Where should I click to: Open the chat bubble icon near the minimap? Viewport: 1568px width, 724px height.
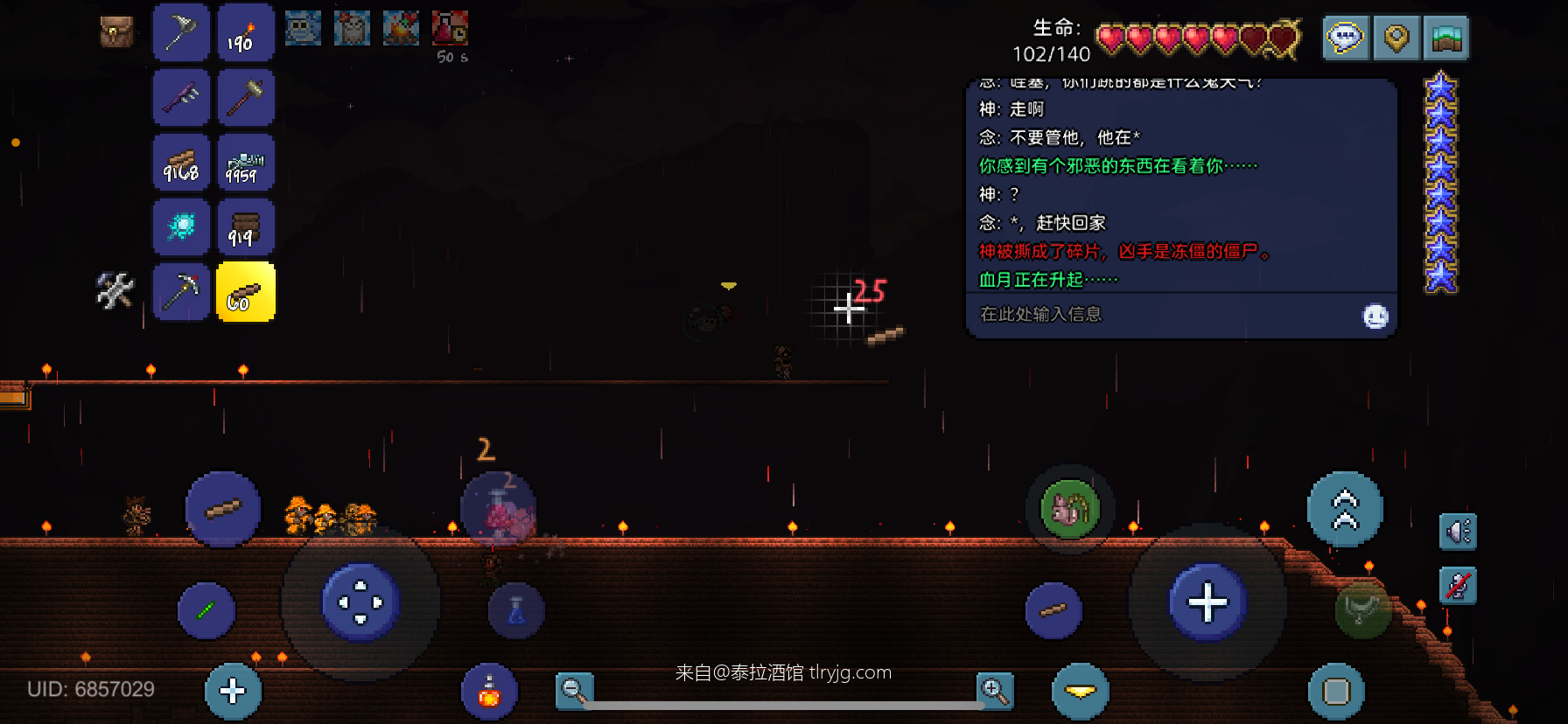pyautogui.click(x=1345, y=38)
